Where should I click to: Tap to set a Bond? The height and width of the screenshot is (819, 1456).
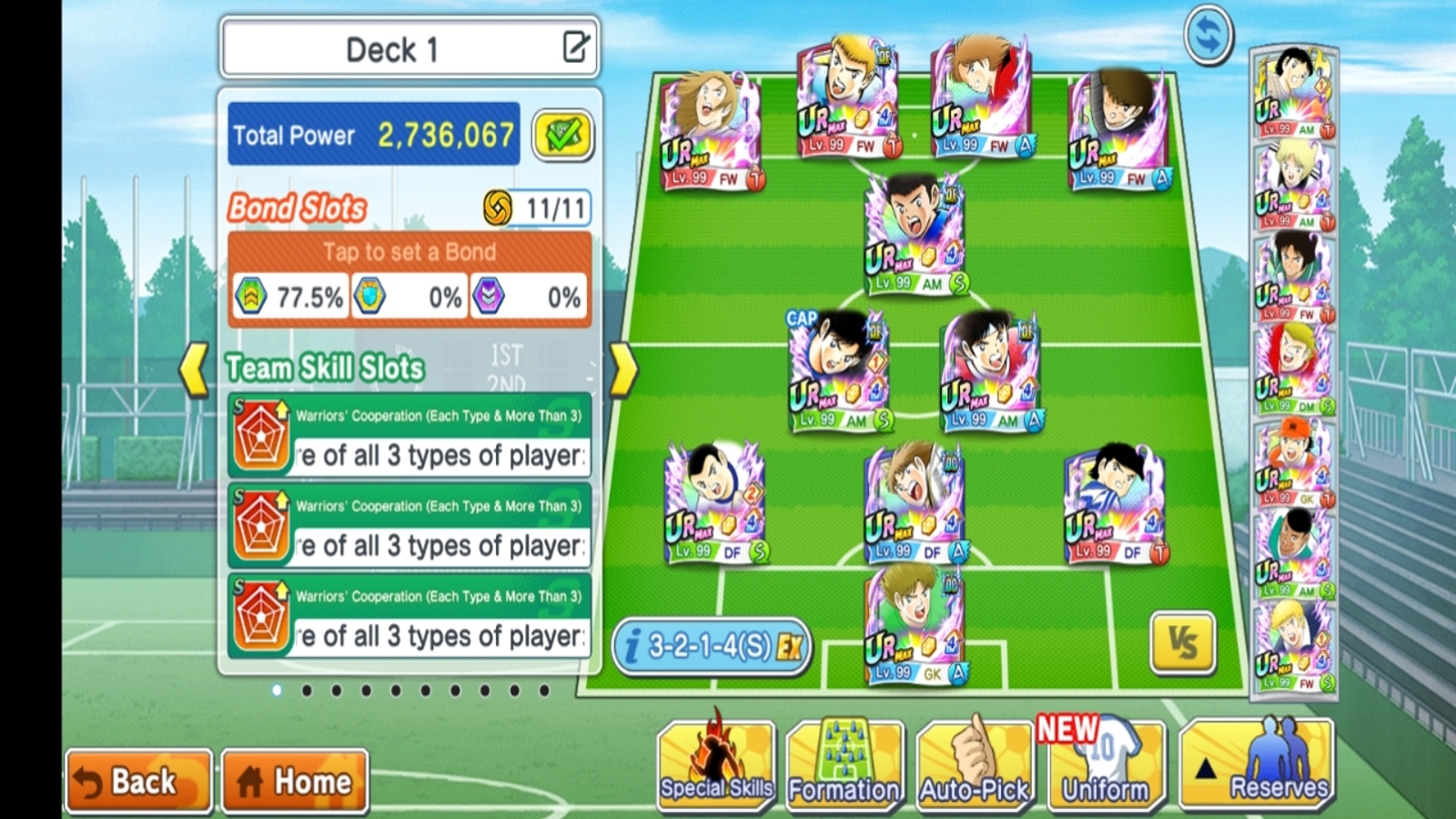(x=409, y=252)
